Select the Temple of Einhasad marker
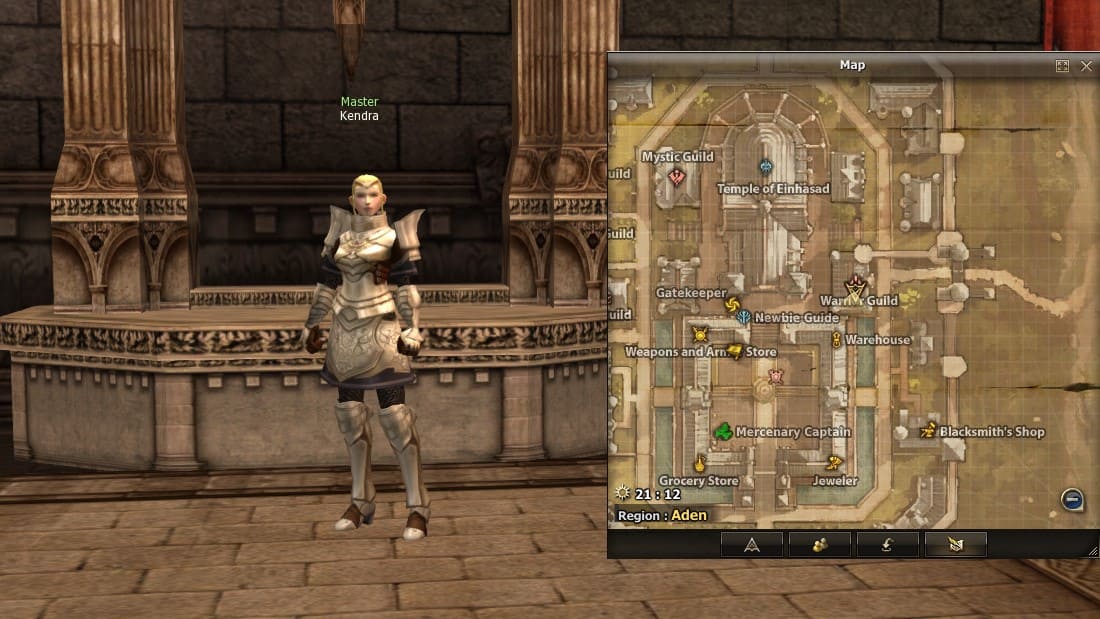 point(766,168)
